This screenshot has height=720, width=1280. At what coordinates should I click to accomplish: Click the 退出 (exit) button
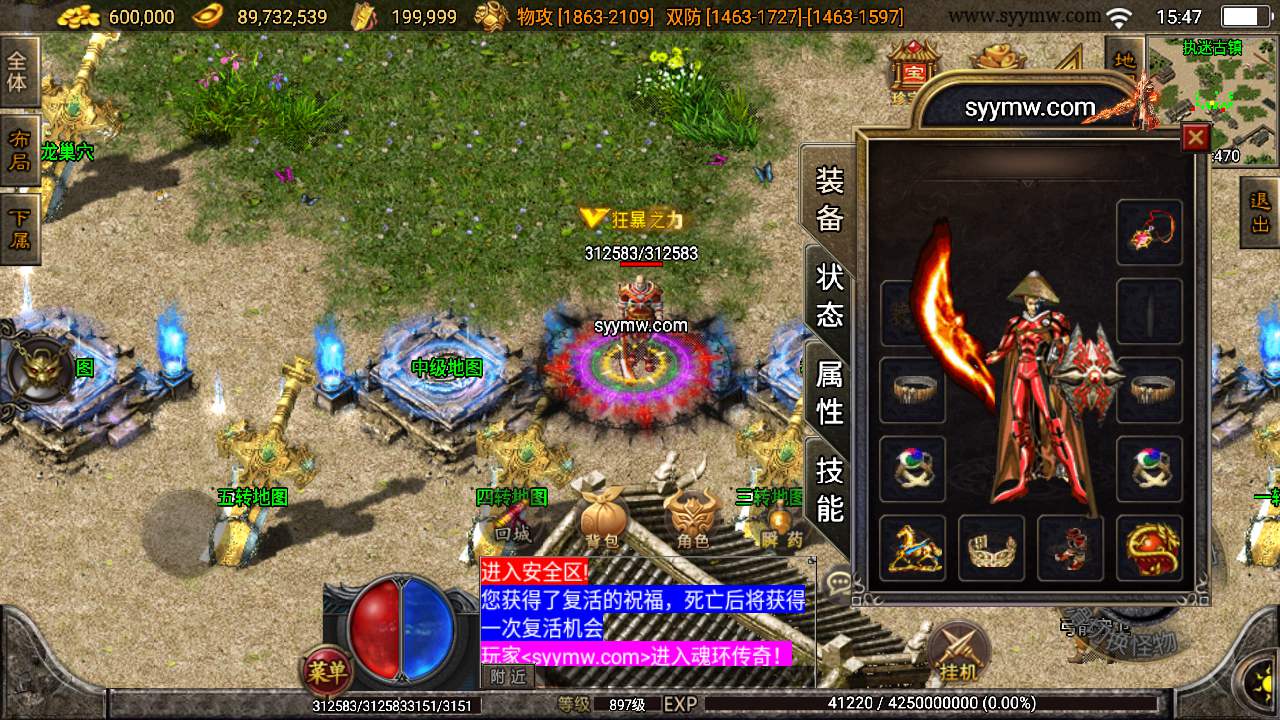point(1260,212)
